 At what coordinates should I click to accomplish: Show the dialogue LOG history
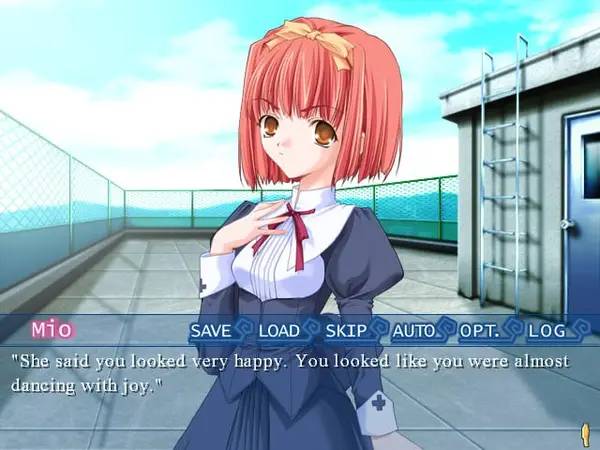click(546, 329)
